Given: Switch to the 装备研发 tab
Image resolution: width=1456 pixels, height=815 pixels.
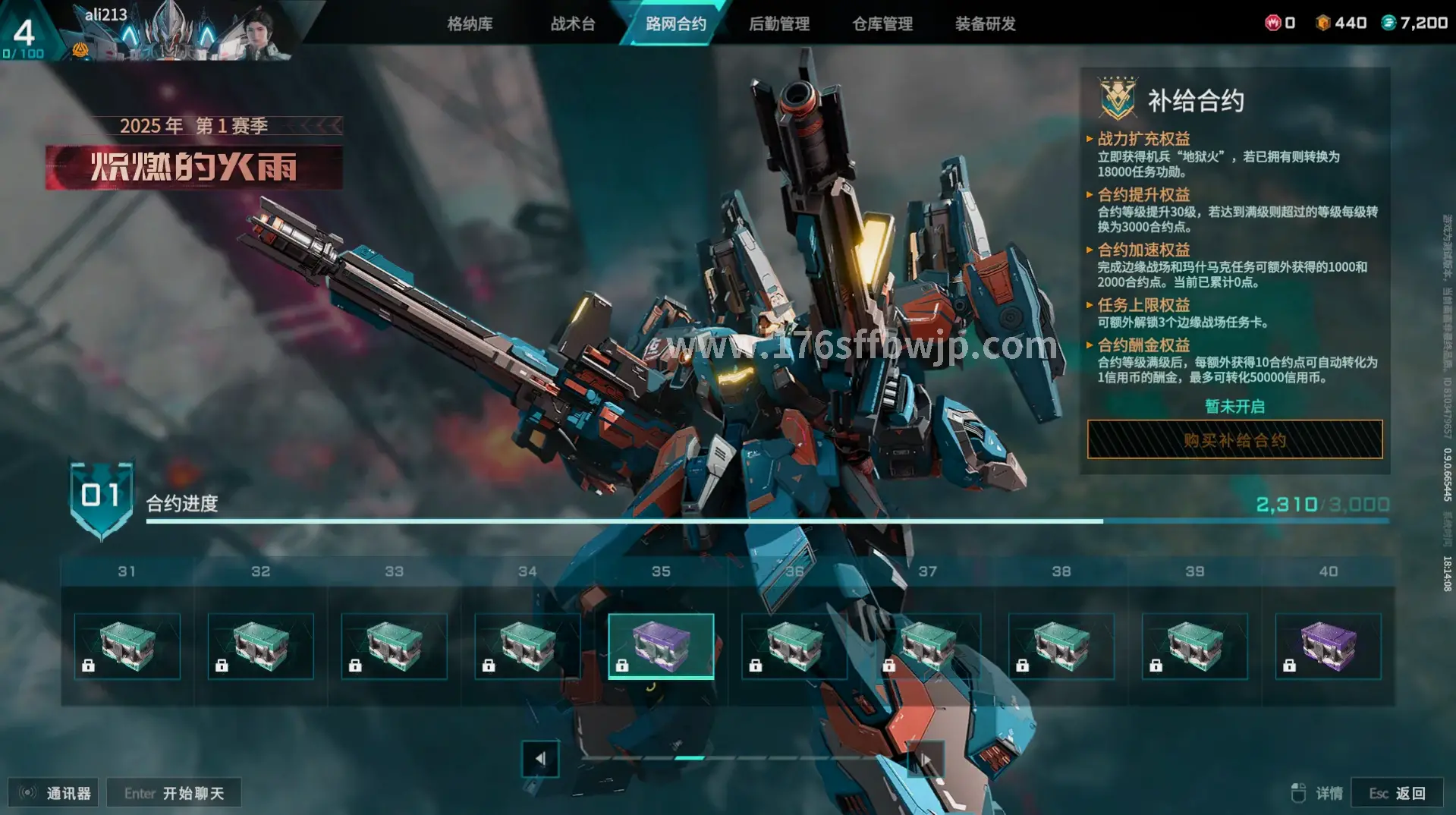Looking at the screenshot, I should point(985,24).
